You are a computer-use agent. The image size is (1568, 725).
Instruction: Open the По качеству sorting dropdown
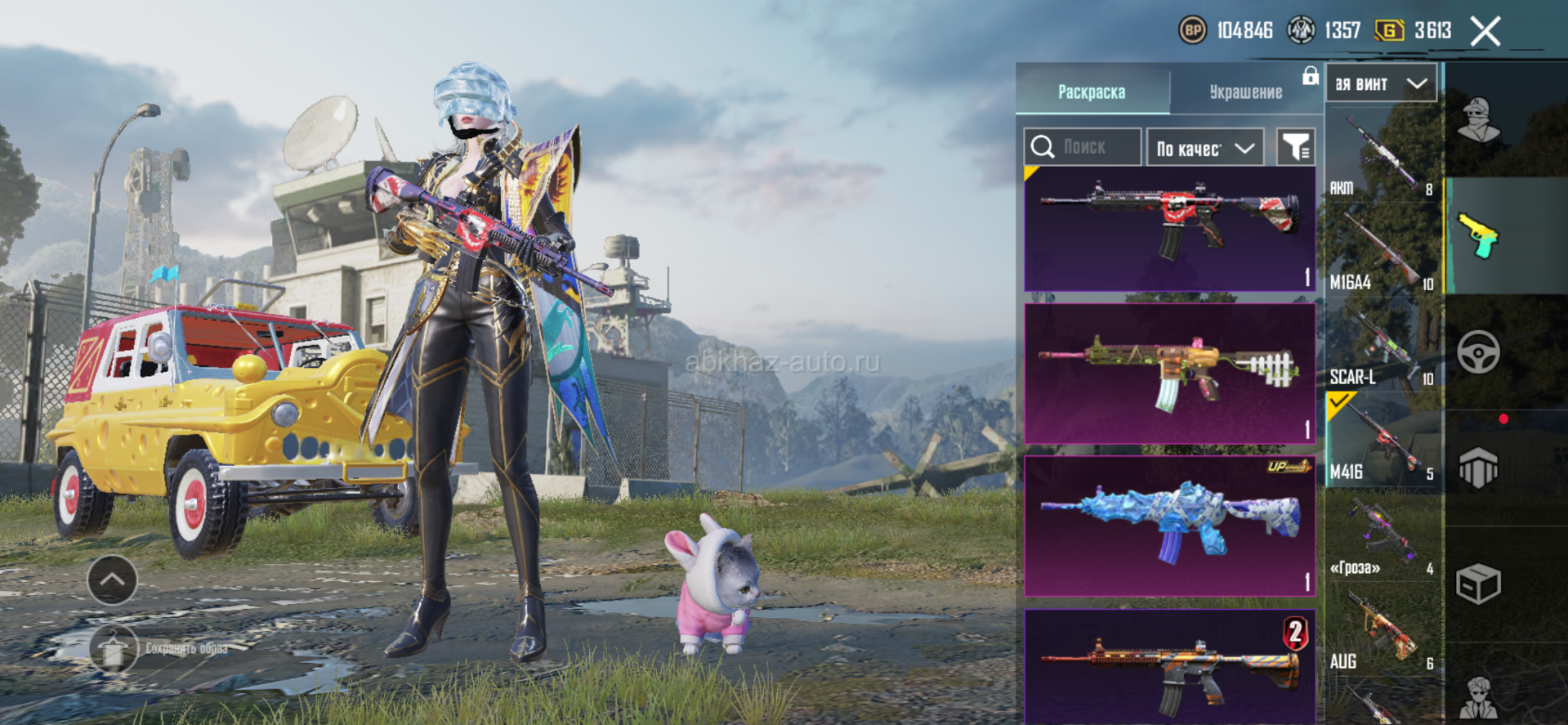click(1205, 148)
